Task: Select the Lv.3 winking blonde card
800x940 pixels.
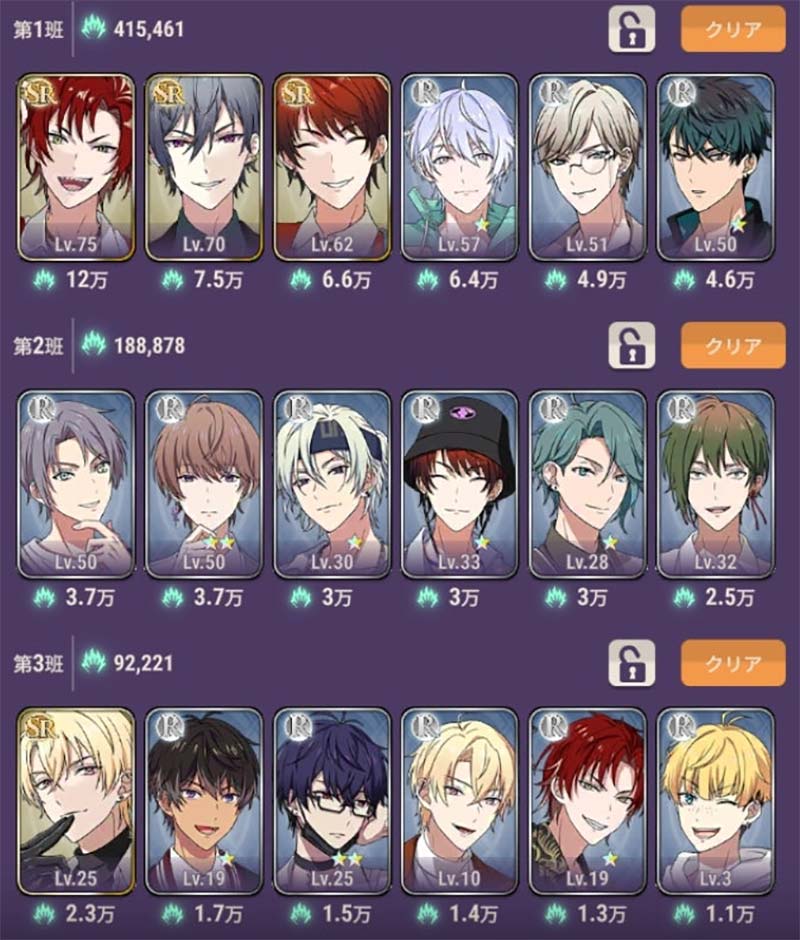Action: pyautogui.click(x=716, y=801)
